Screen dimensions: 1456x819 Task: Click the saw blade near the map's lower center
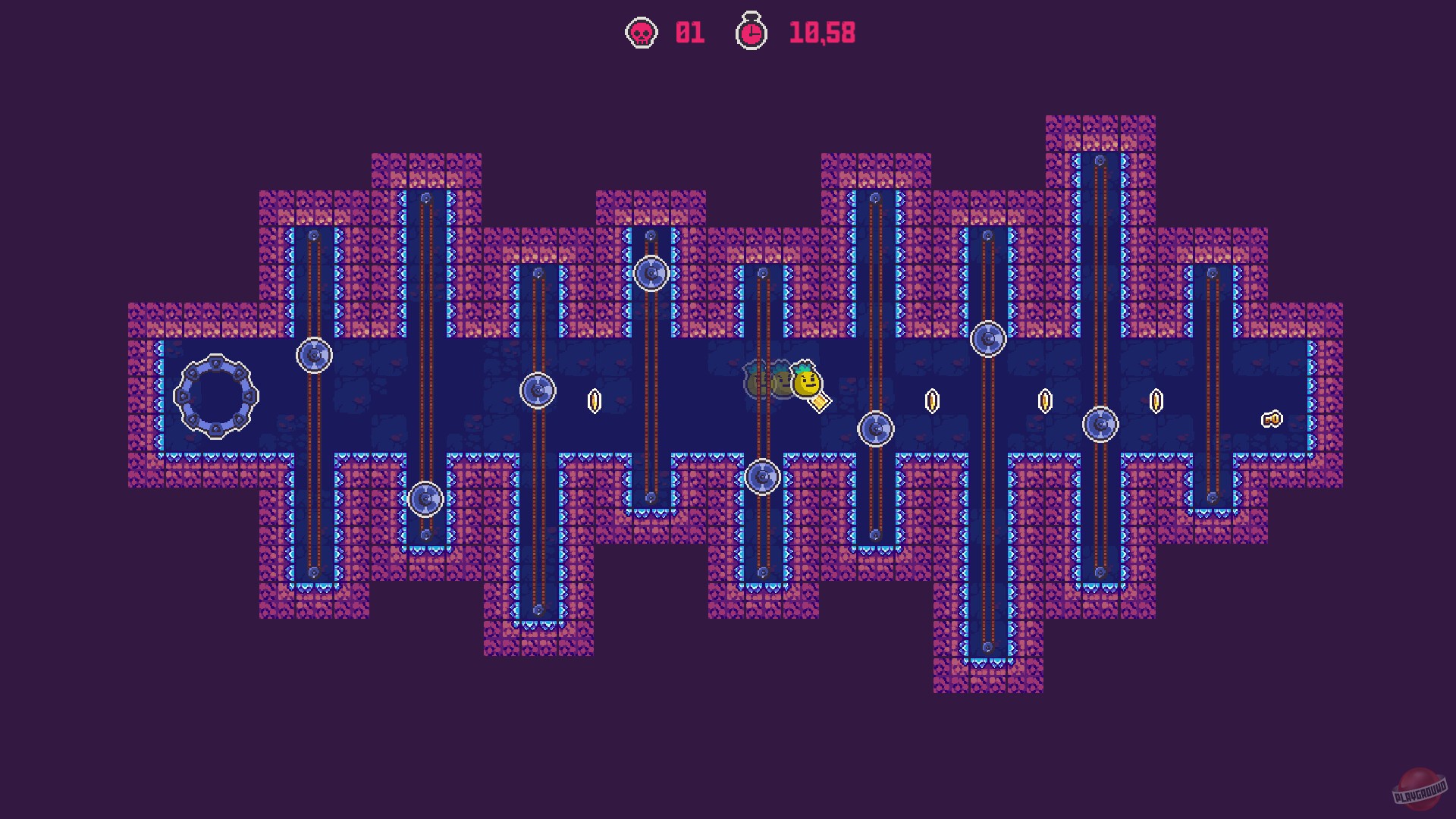click(x=762, y=476)
